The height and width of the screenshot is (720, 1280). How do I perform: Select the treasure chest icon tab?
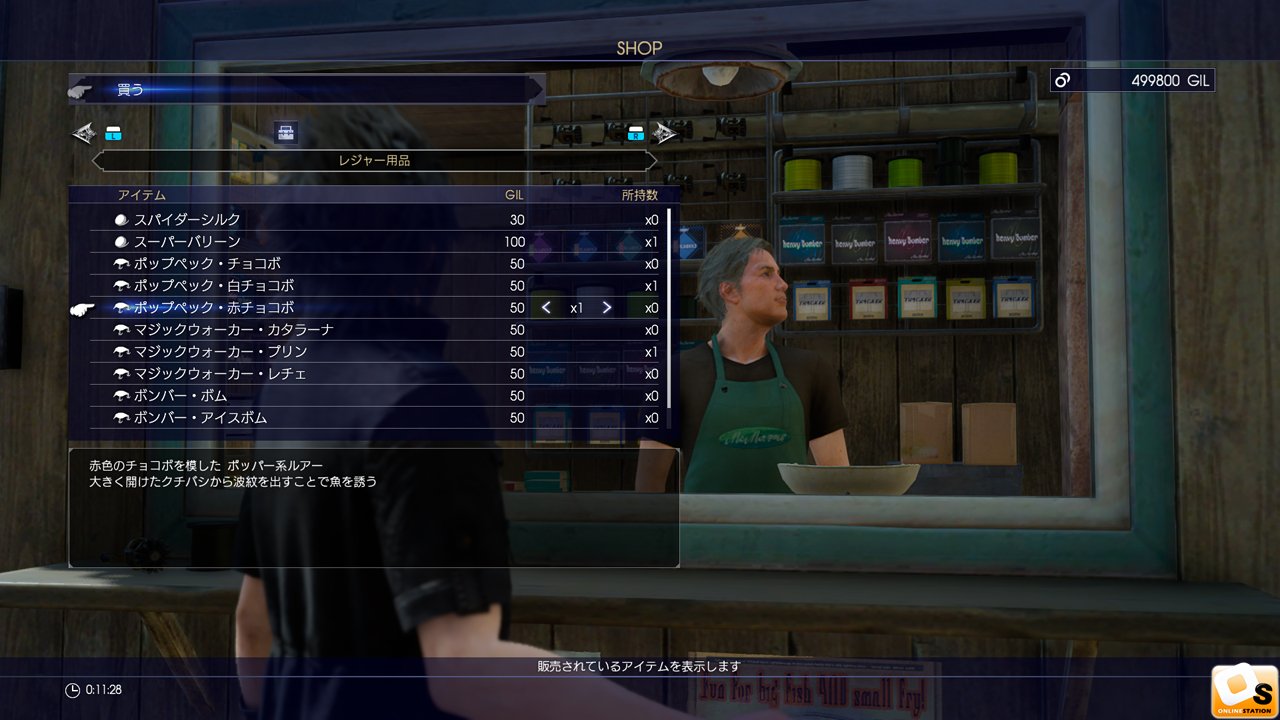[286, 133]
